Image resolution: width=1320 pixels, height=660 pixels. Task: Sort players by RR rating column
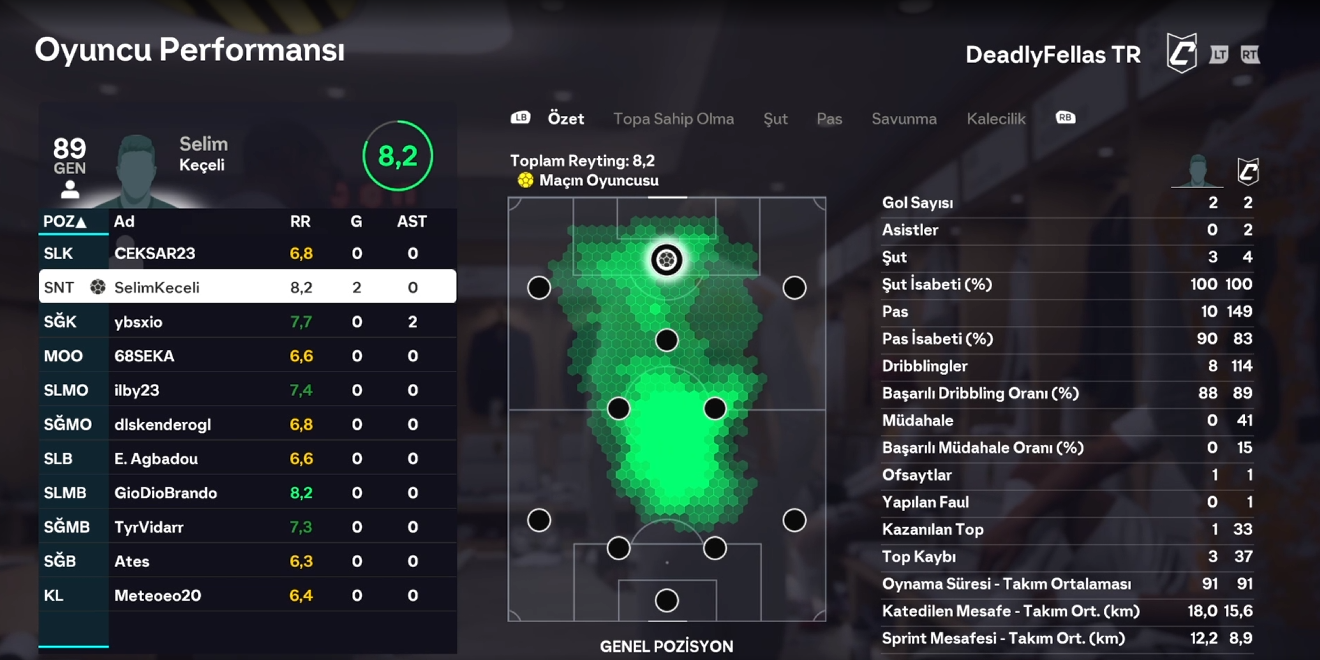tap(300, 222)
